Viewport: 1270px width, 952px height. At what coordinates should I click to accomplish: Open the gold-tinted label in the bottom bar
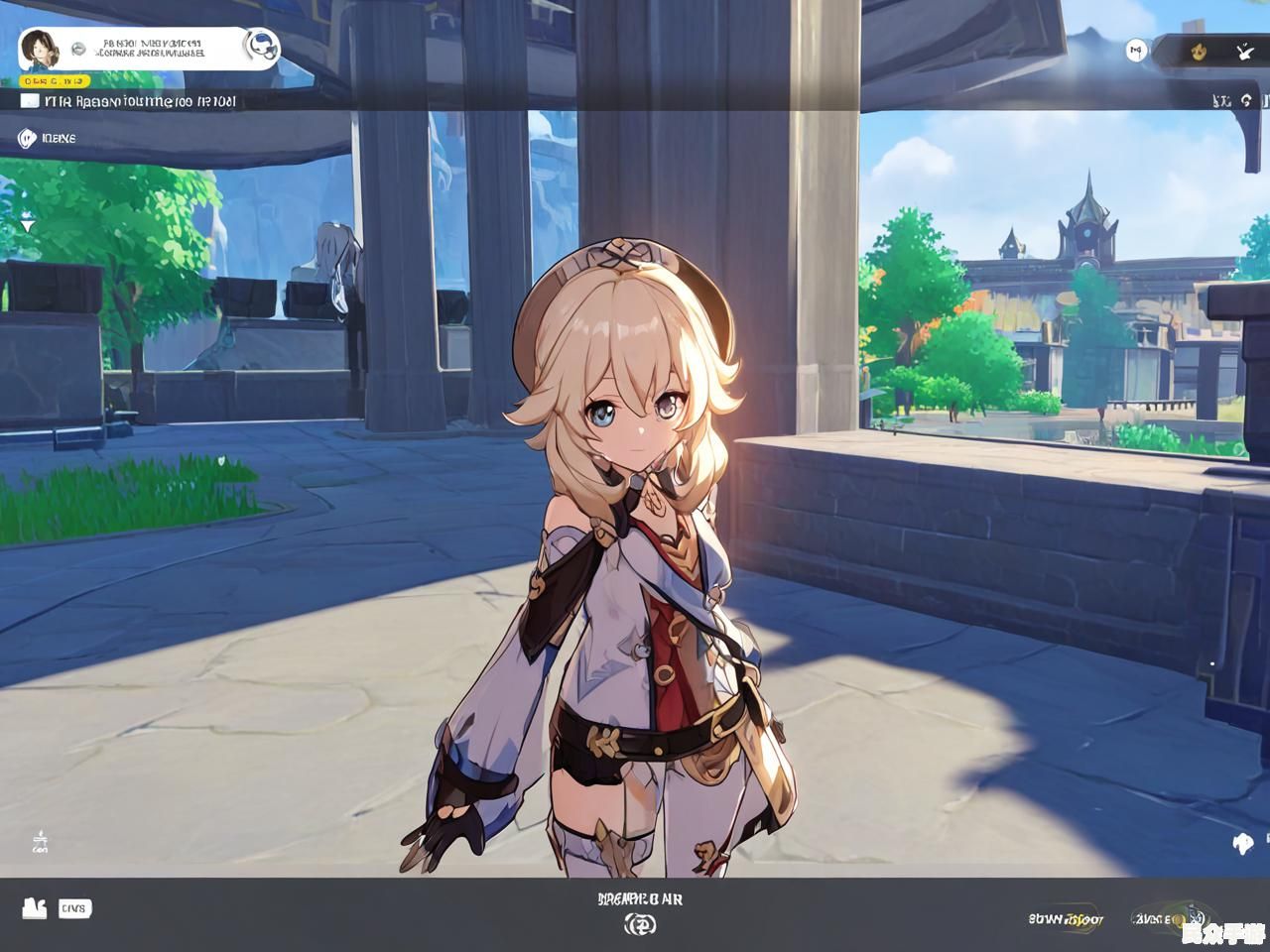click(x=1066, y=919)
